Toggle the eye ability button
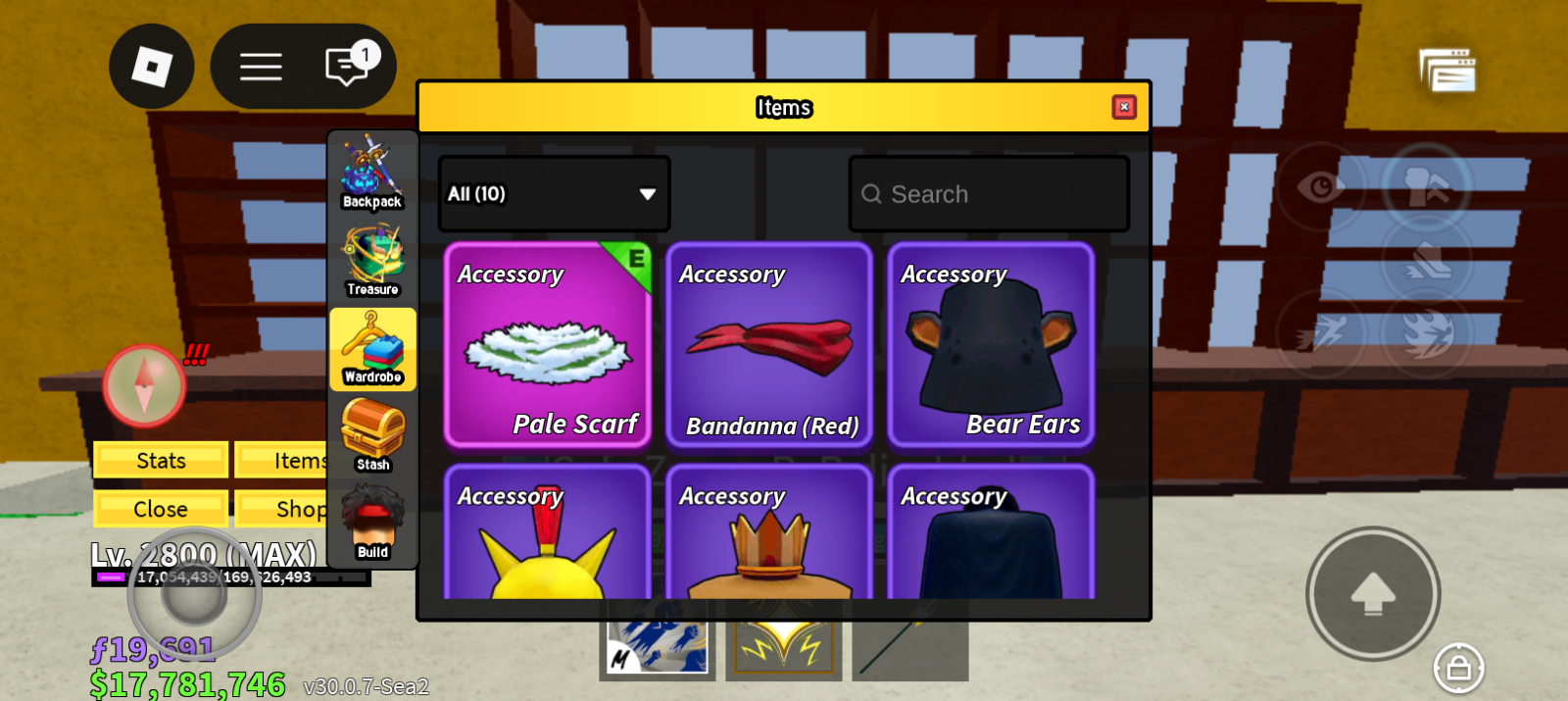Image resolution: width=1568 pixels, height=701 pixels. (x=1320, y=186)
